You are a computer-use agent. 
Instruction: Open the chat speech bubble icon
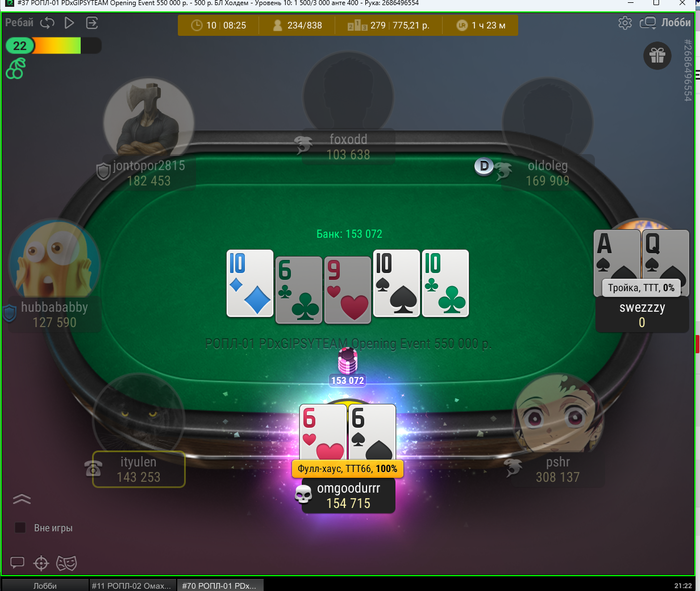point(17,563)
